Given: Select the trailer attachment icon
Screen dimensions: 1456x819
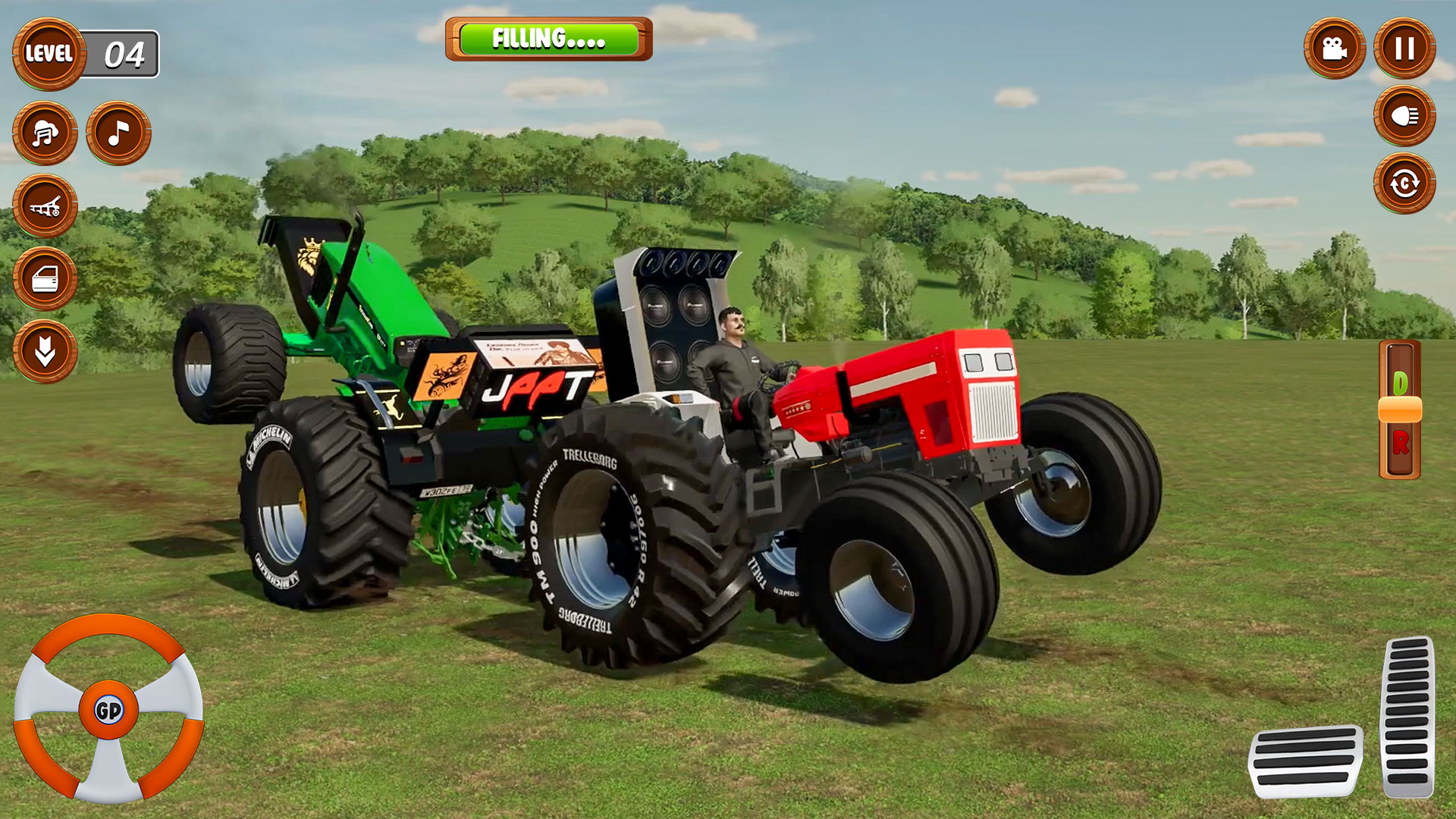Looking at the screenshot, I should pos(45,205).
